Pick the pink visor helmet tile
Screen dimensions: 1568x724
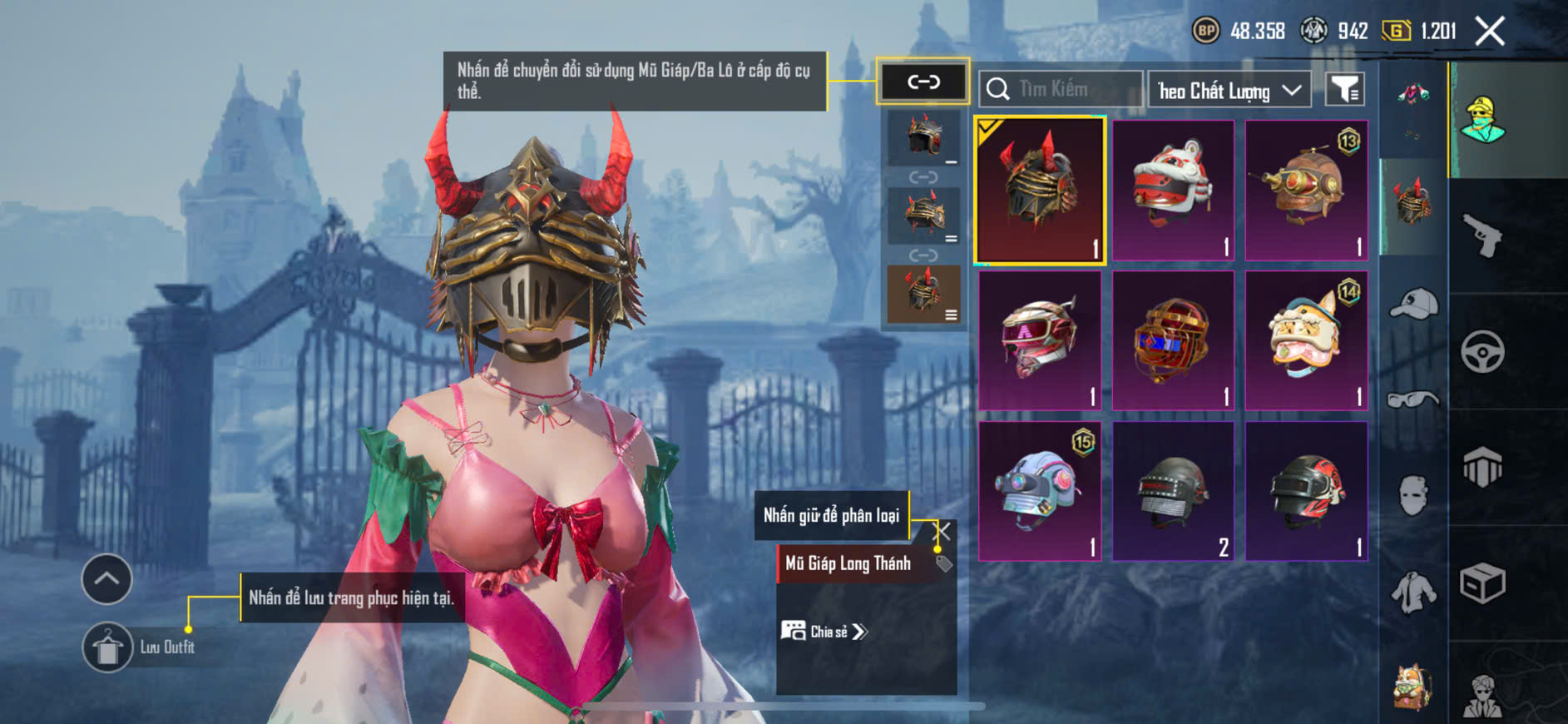click(1040, 340)
